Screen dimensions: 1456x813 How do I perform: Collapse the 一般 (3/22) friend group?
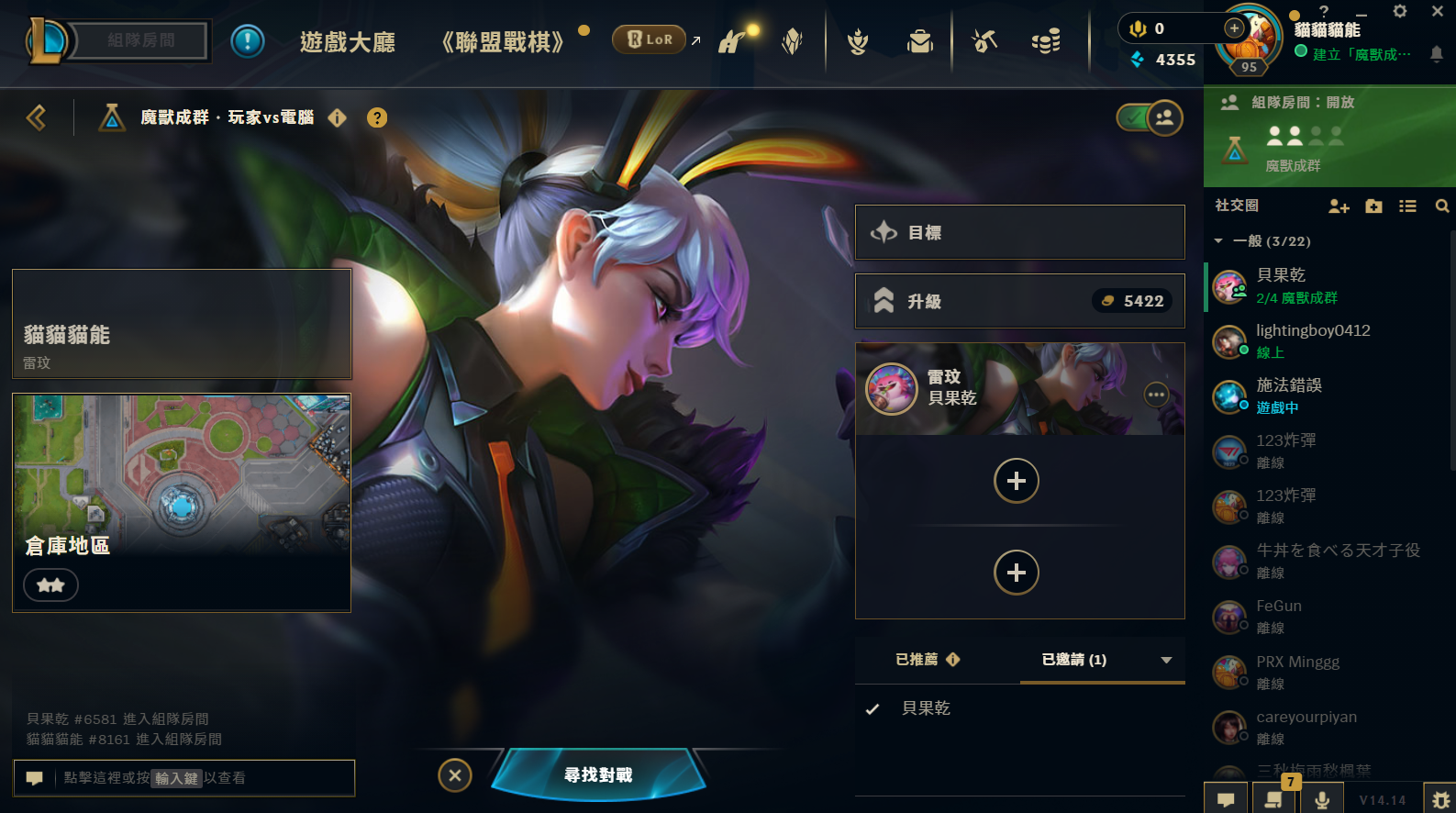click(x=1218, y=241)
